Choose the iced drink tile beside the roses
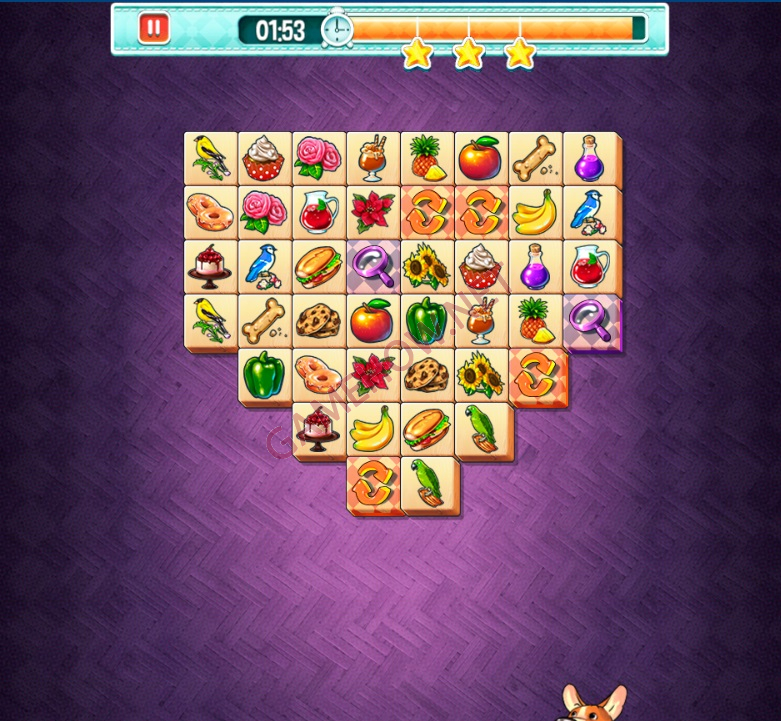 373,158
